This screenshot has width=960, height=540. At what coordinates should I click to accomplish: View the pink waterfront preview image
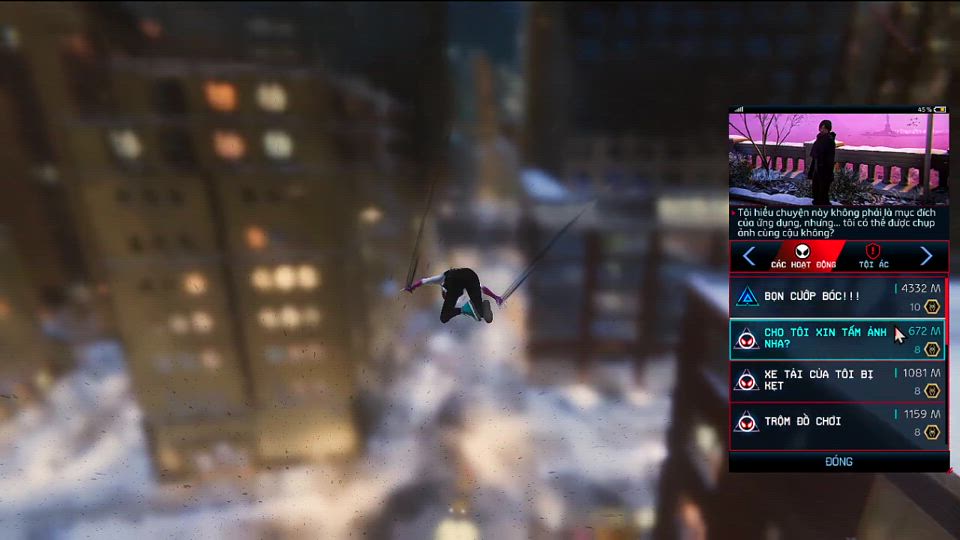tap(838, 158)
